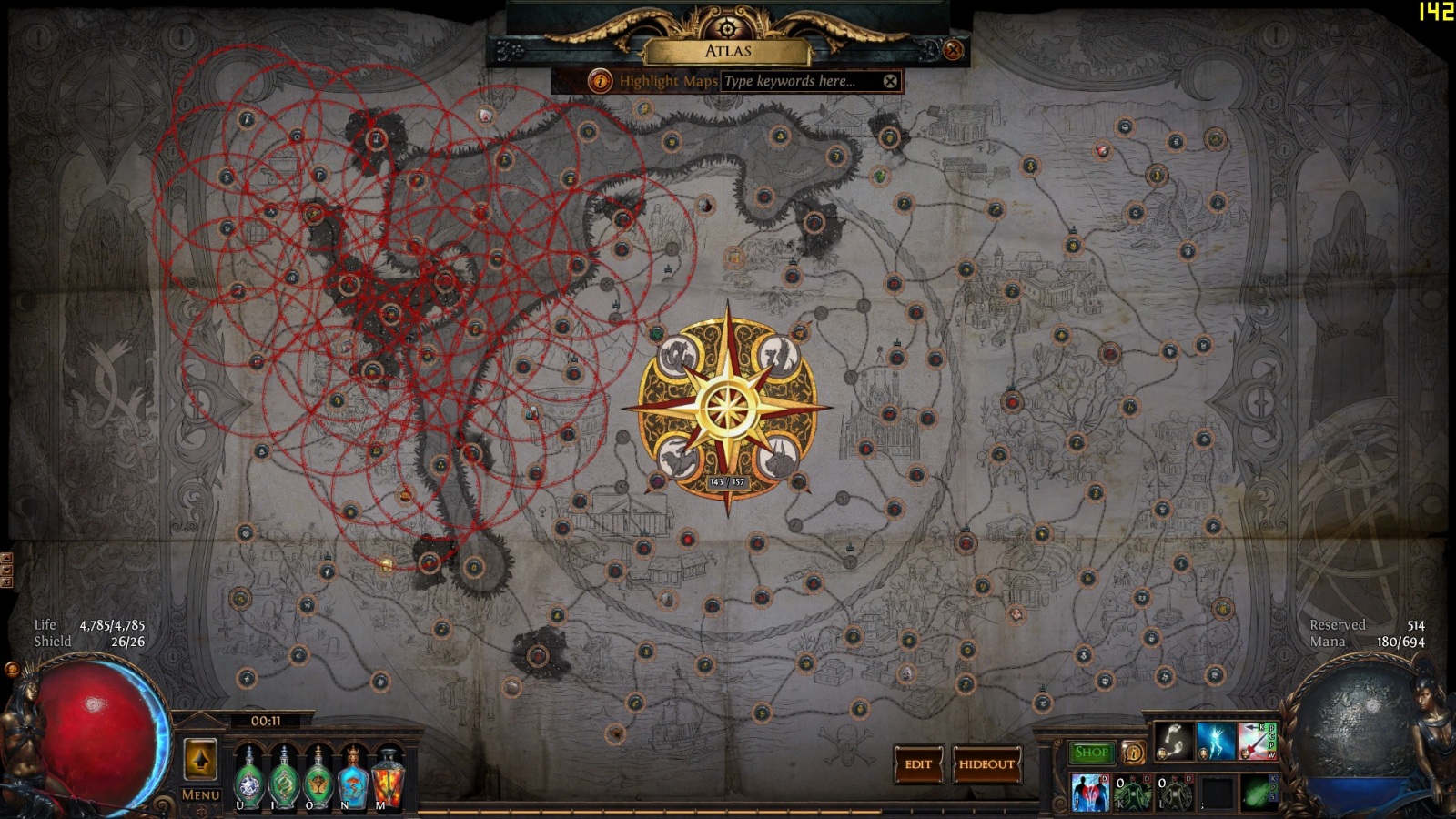Select the red arrow attack skill
1456x819 pixels.
[1257, 742]
